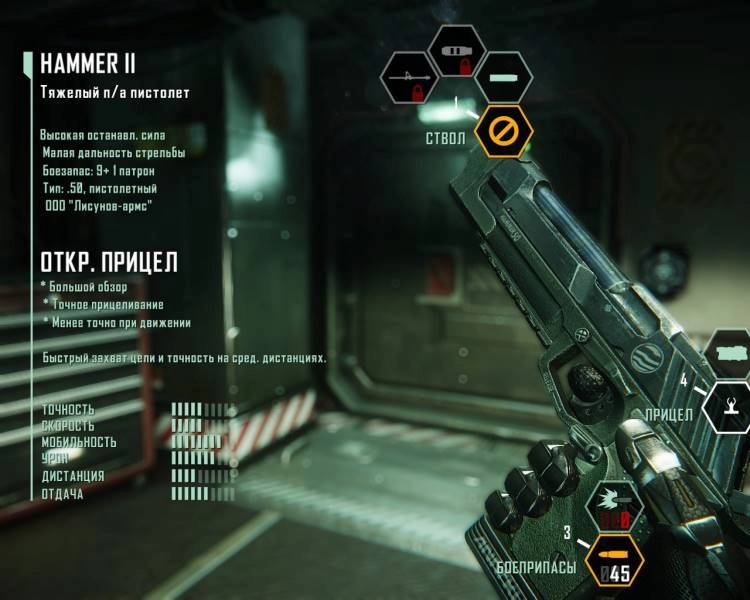Choose the locked rifle-silhouette barrel attachment
Screen dimensions: 750x600
pos(409,80)
